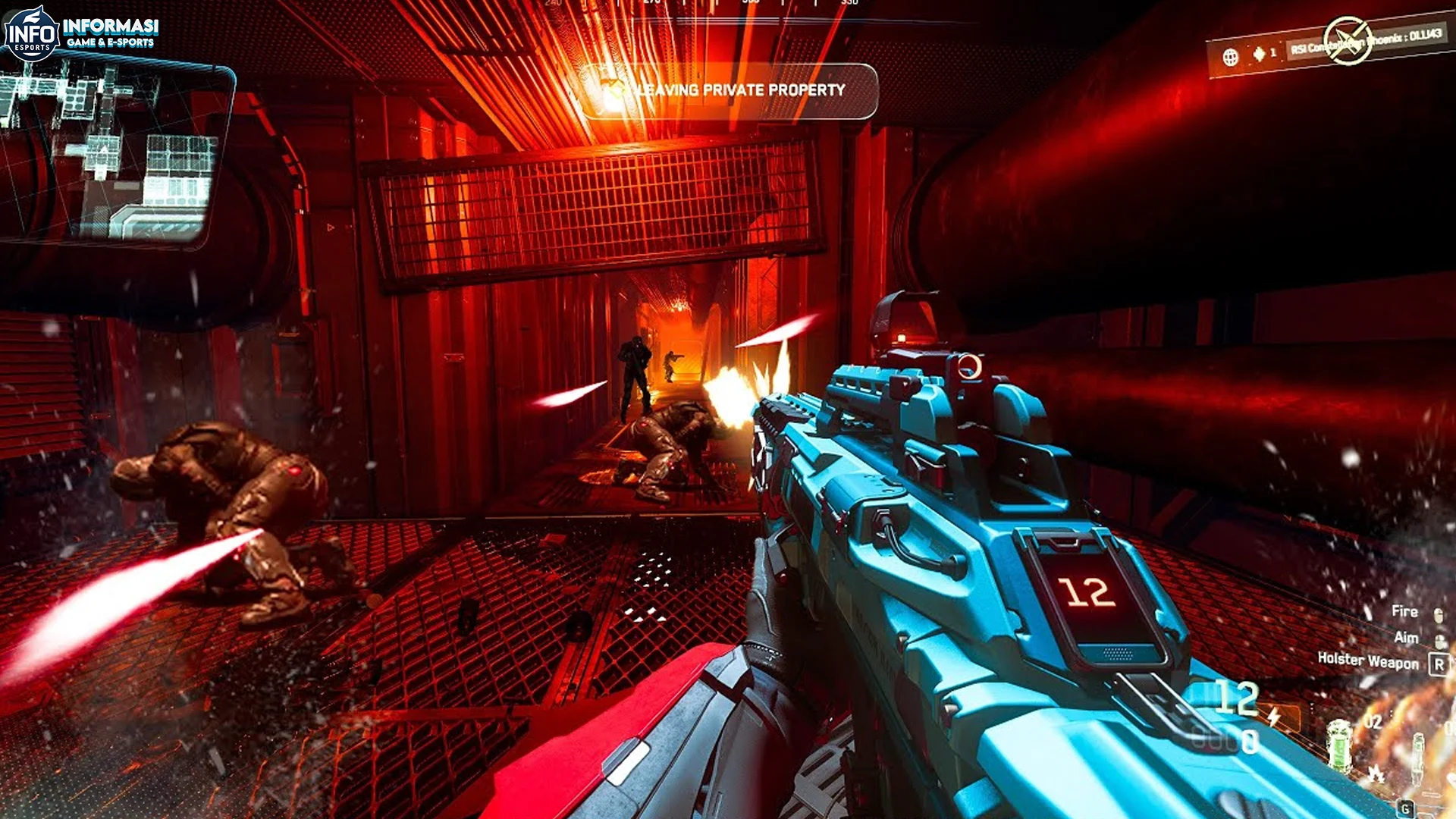Click the INFORMASI Game & E-Sports text link
The width and height of the screenshot is (1456, 819).
(112, 29)
